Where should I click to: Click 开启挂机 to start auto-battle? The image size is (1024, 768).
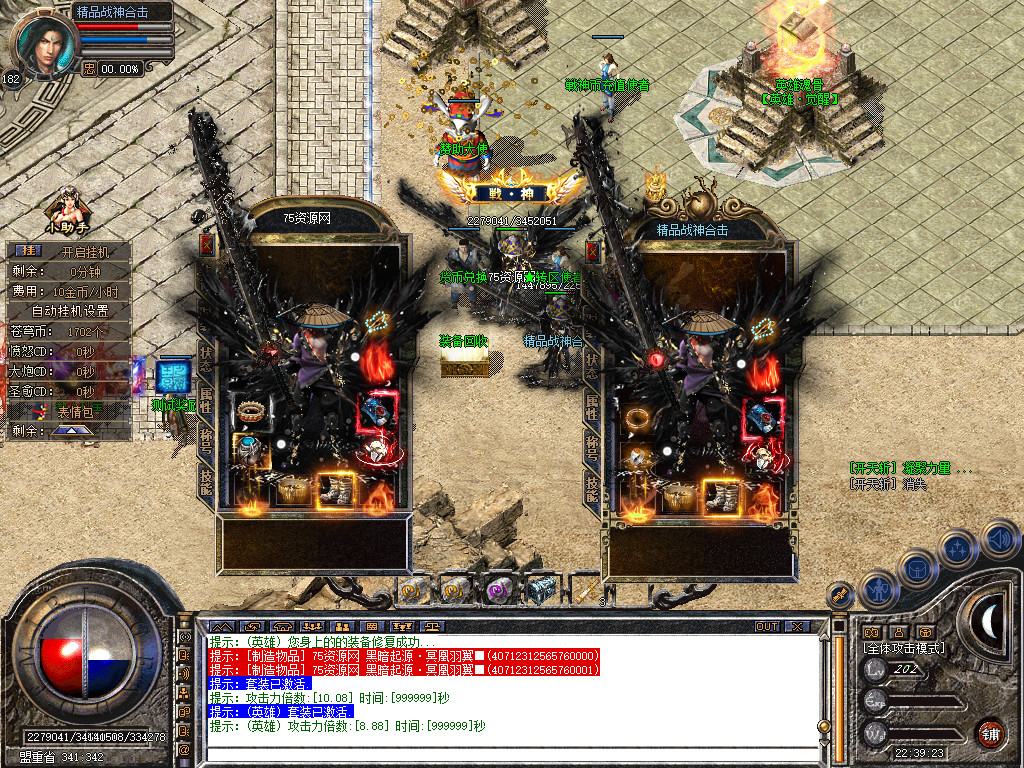84,252
